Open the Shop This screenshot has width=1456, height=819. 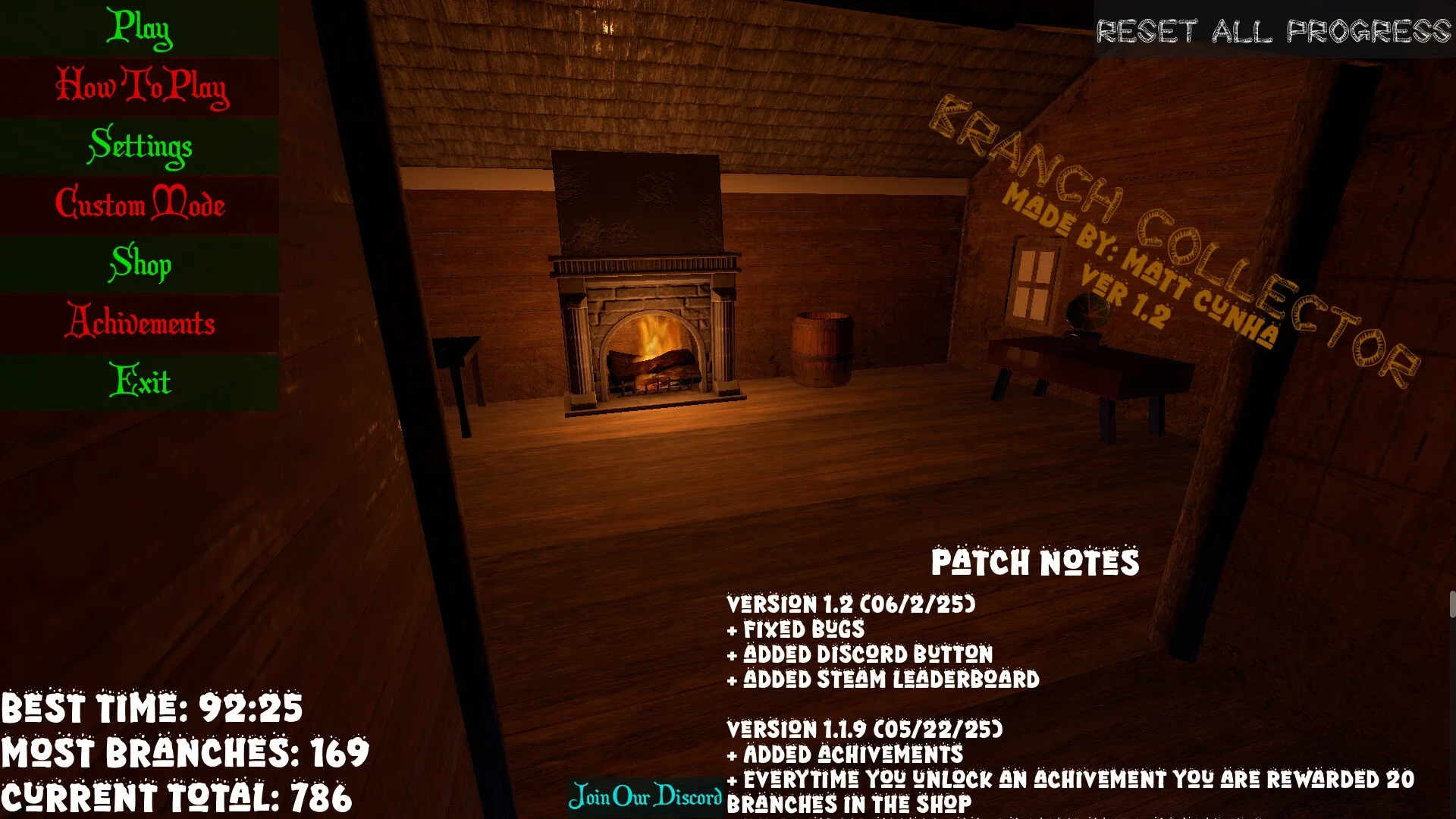tap(140, 265)
